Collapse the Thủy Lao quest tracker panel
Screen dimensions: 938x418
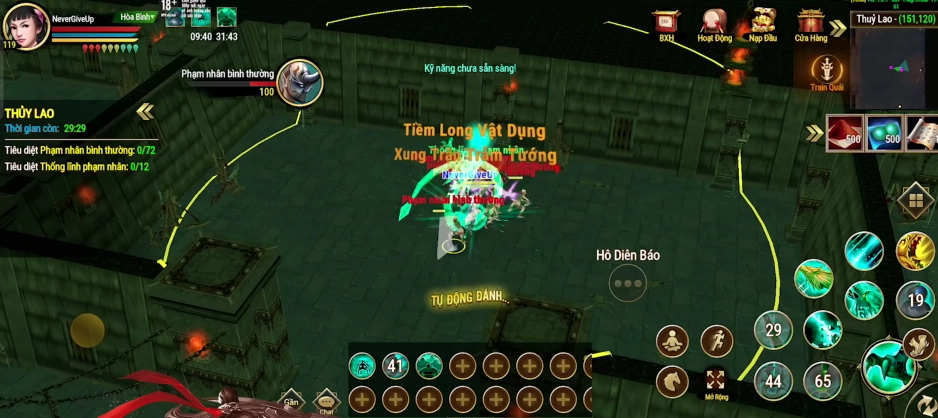coord(146,111)
